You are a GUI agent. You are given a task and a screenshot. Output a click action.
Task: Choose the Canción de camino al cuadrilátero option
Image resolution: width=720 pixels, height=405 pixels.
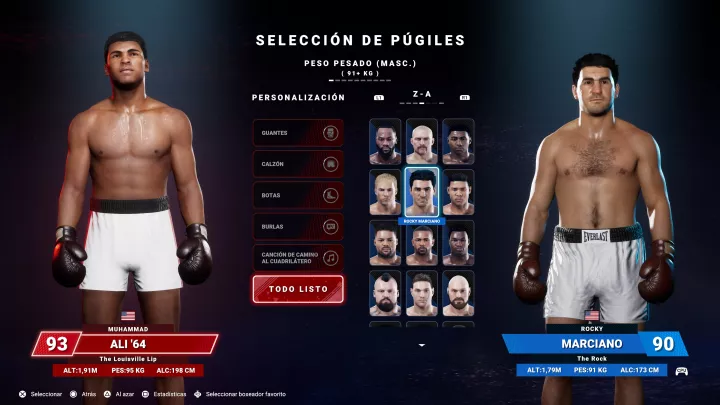(x=298, y=258)
